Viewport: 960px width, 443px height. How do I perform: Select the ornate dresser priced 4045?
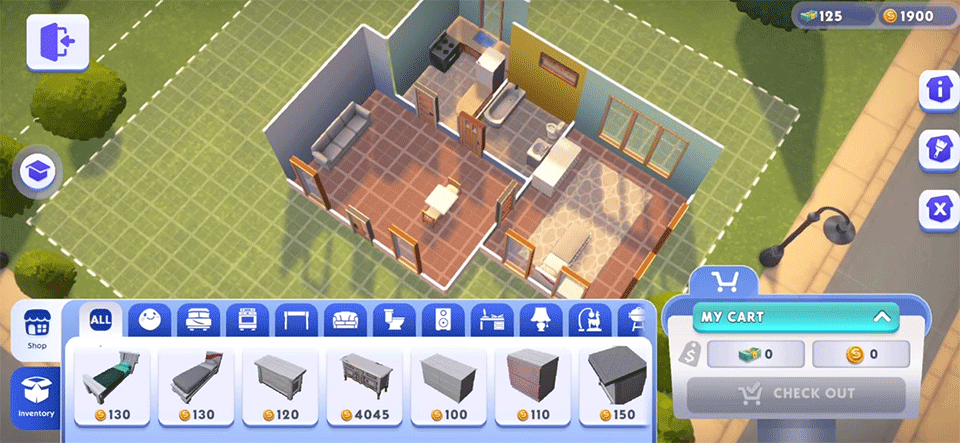point(365,385)
